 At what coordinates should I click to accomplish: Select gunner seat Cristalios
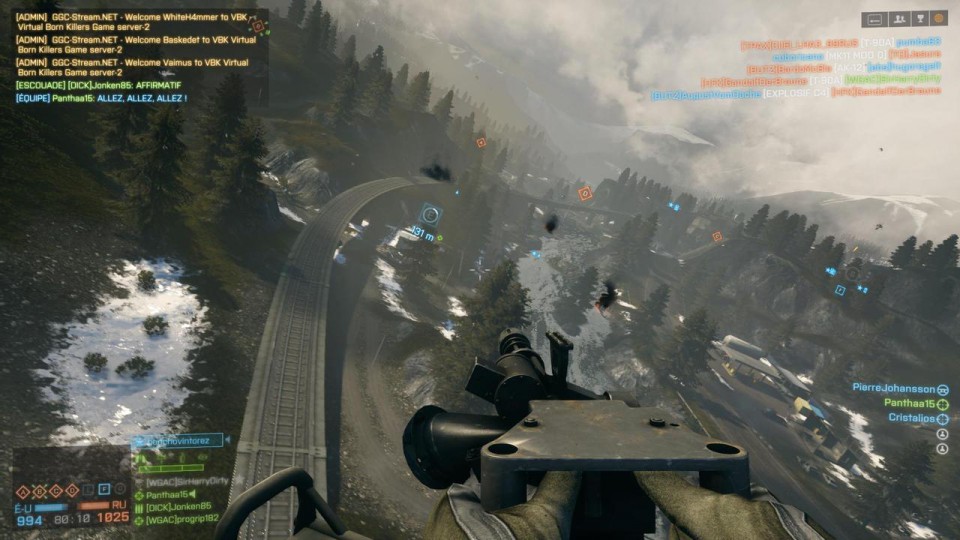[910, 418]
